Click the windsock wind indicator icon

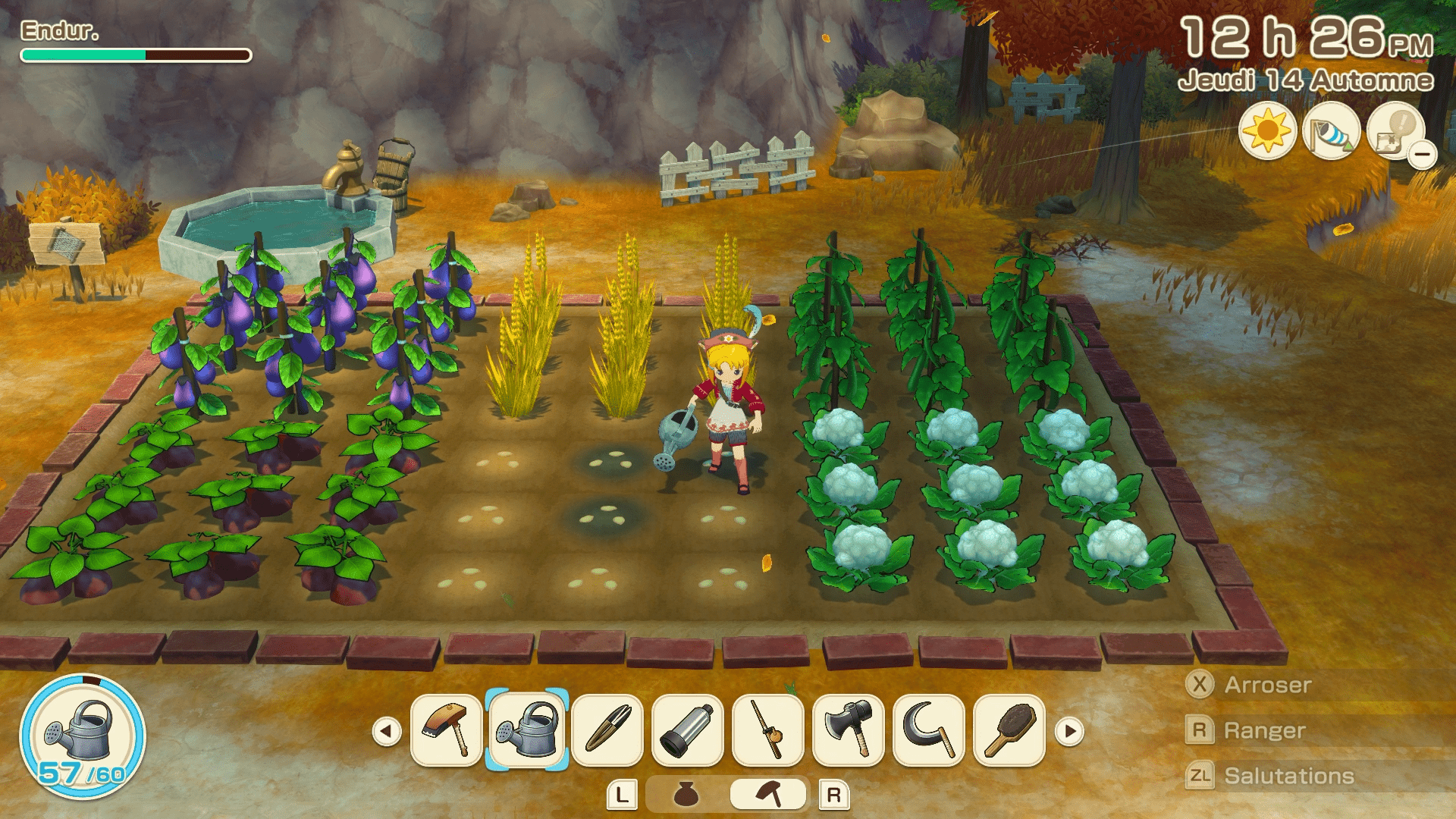1331,132
